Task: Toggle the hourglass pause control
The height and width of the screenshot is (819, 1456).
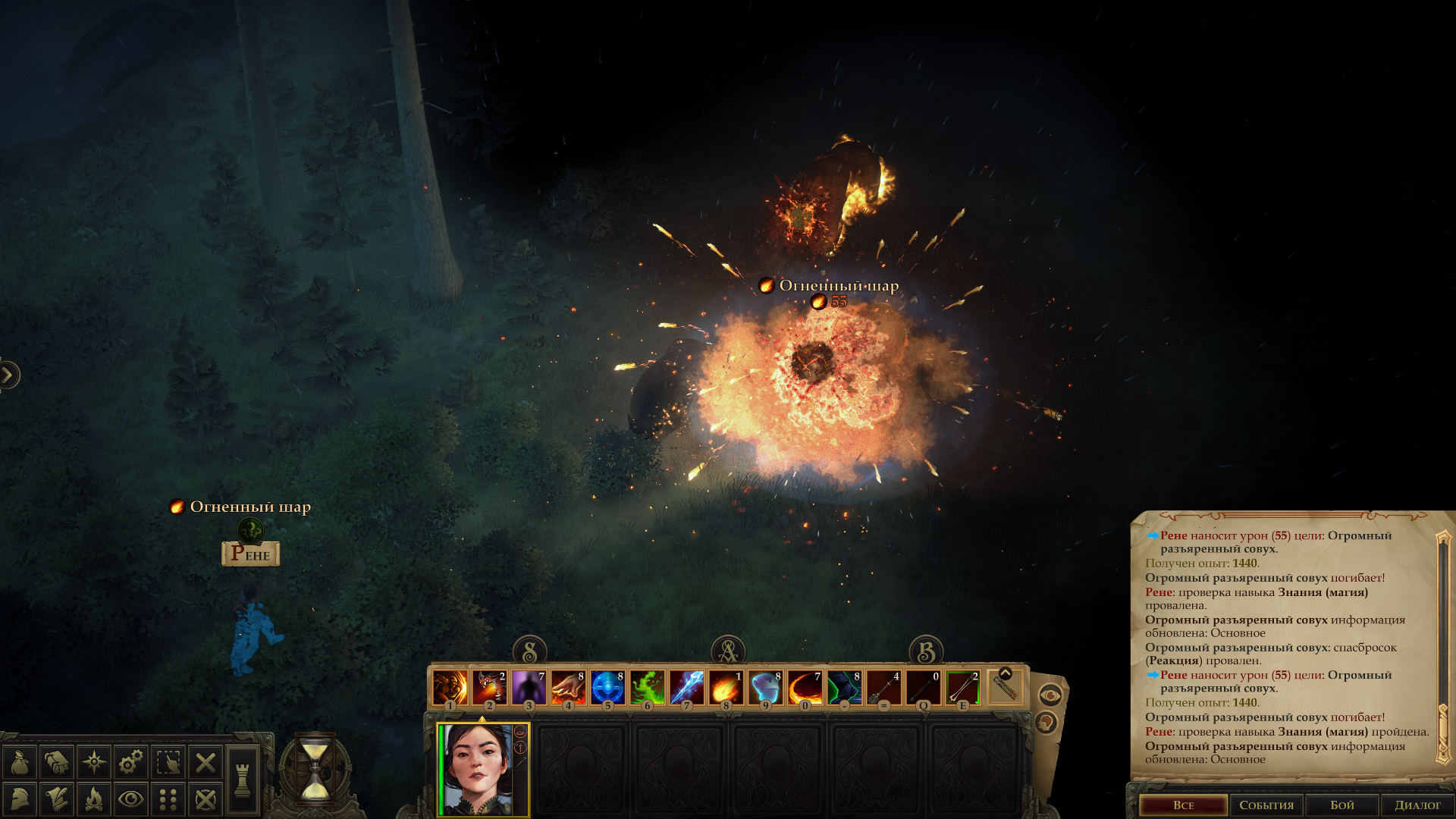Action: (315, 771)
